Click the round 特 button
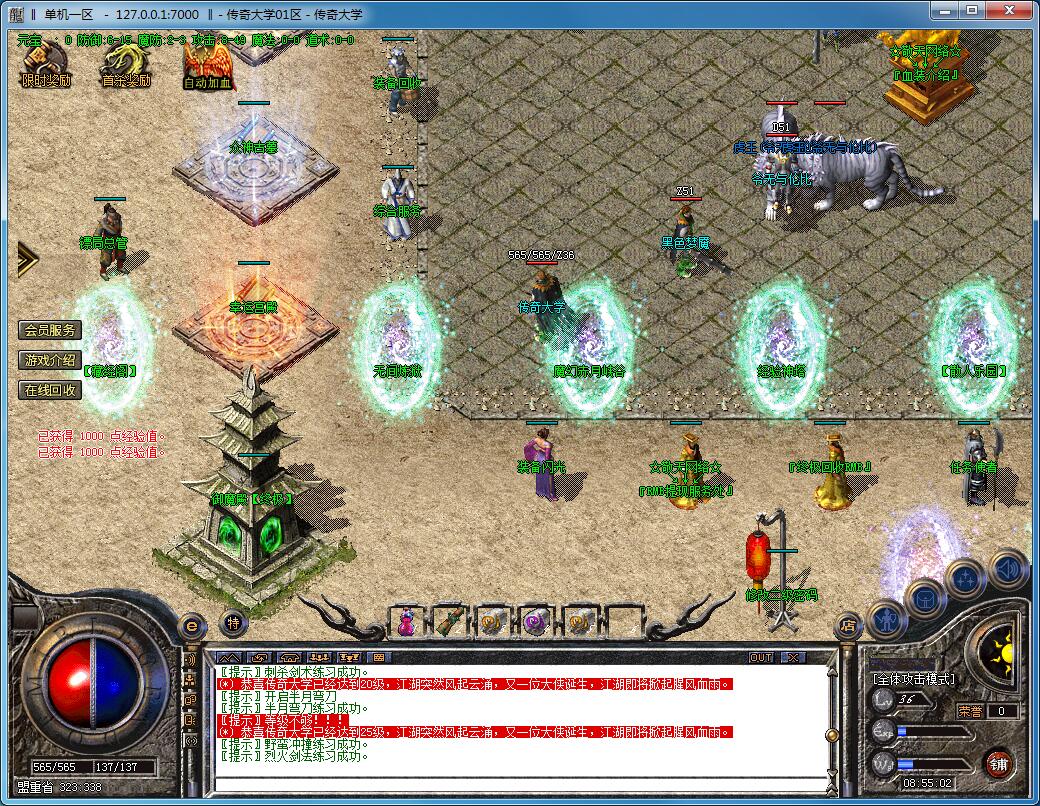1040x806 pixels. 232,622
